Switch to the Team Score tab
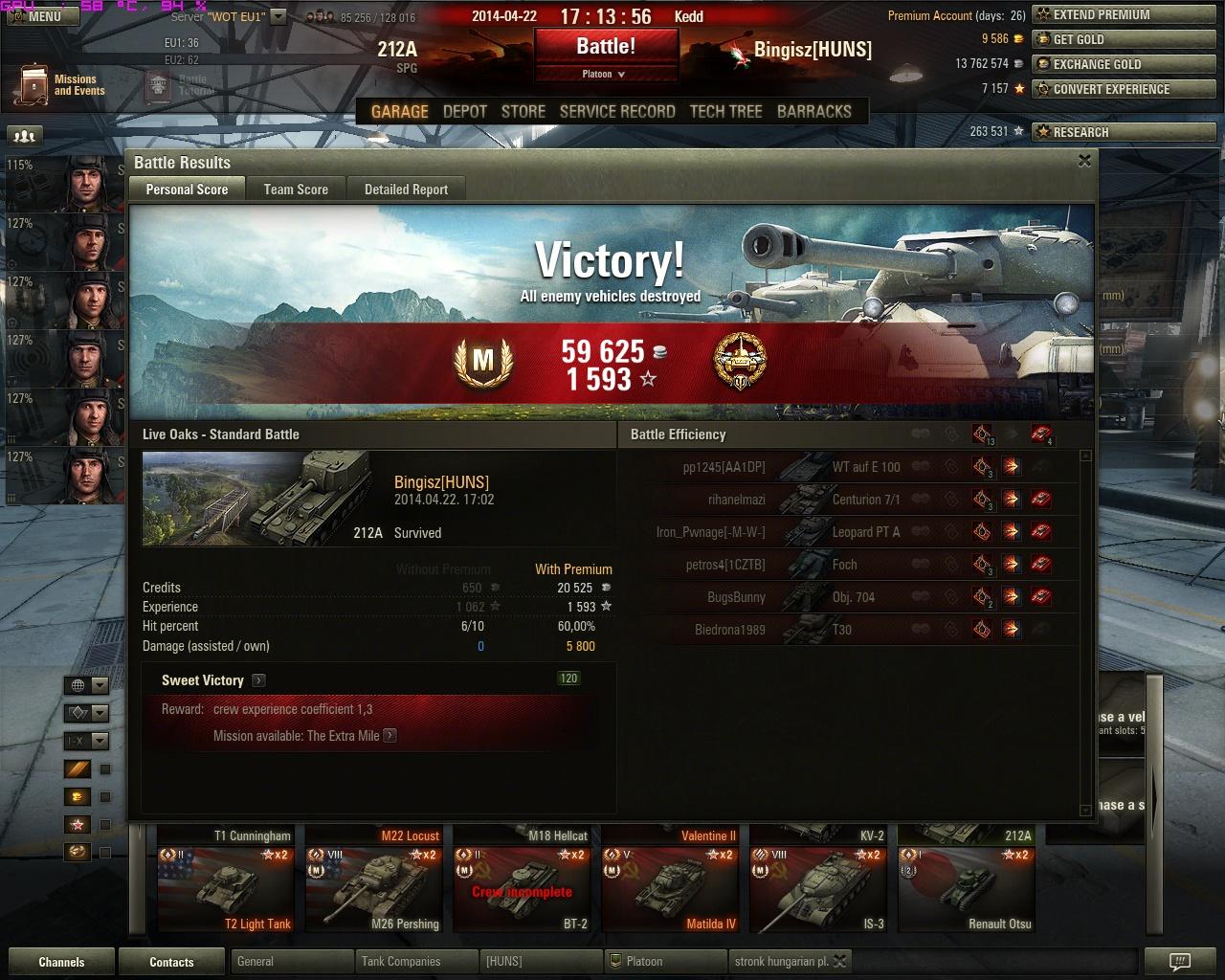1225x980 pixels. click(x=296, y=189)
